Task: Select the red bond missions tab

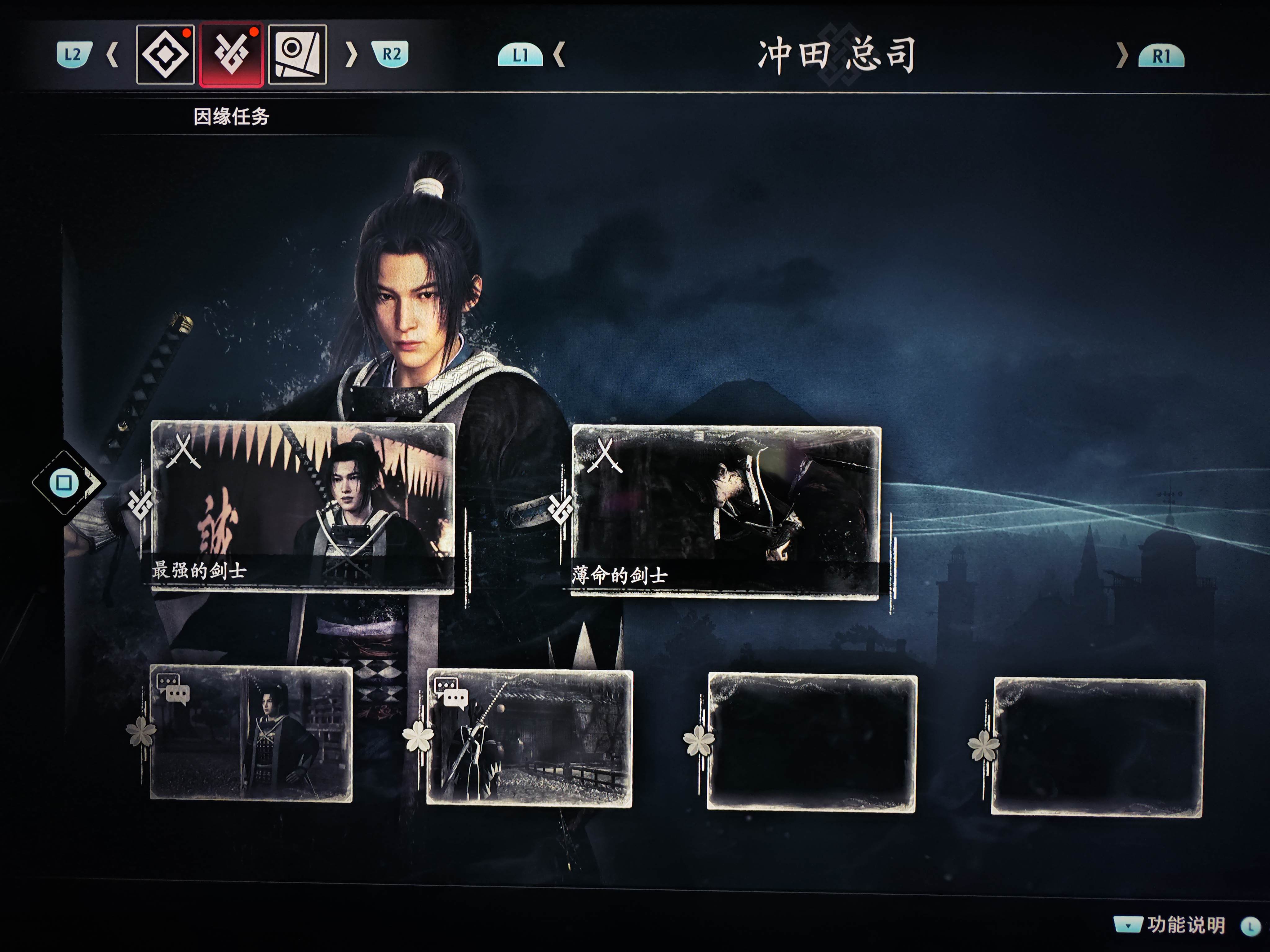Action: pos(231,55)
